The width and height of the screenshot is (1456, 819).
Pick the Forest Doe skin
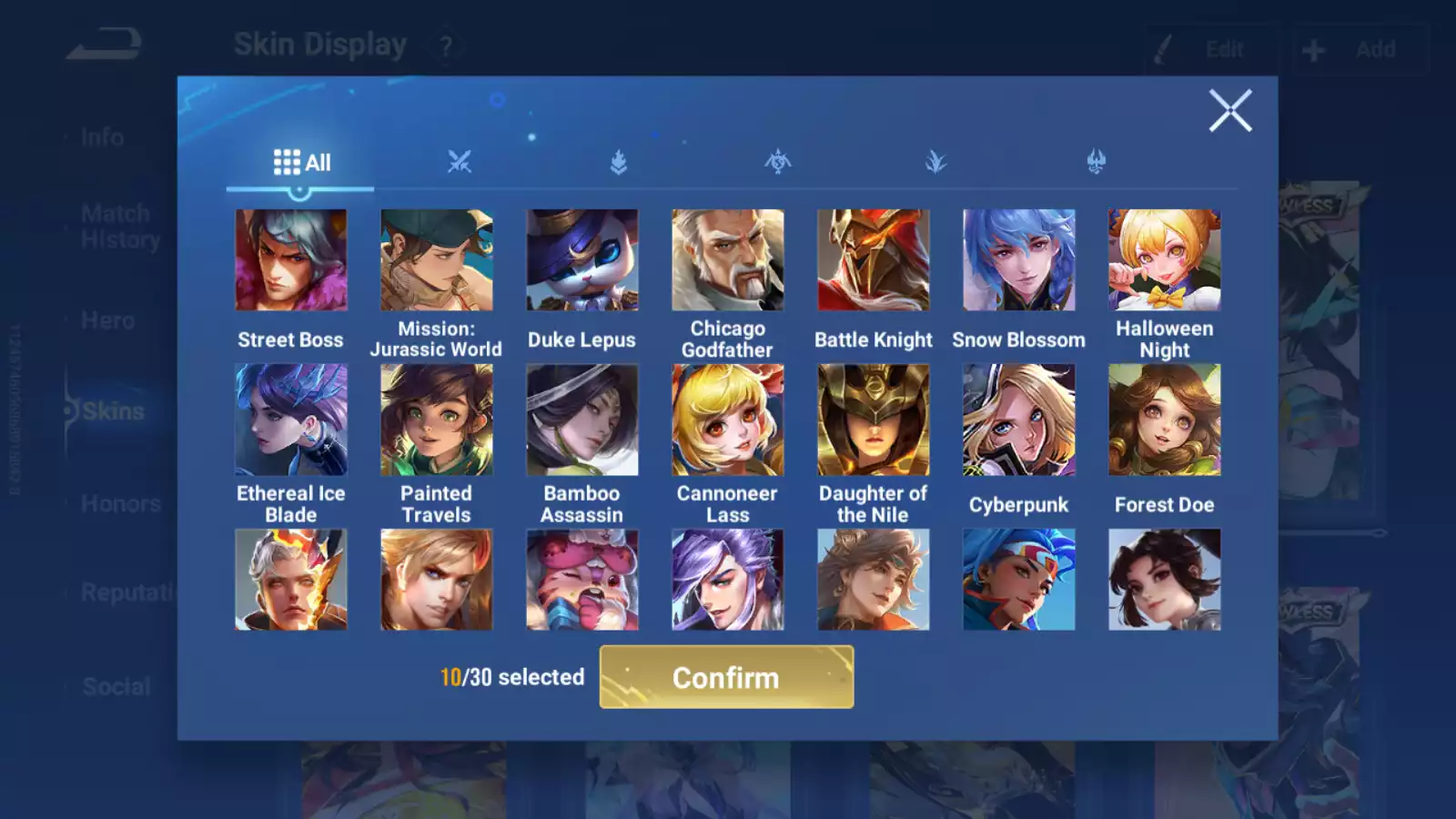[1164, 420]
